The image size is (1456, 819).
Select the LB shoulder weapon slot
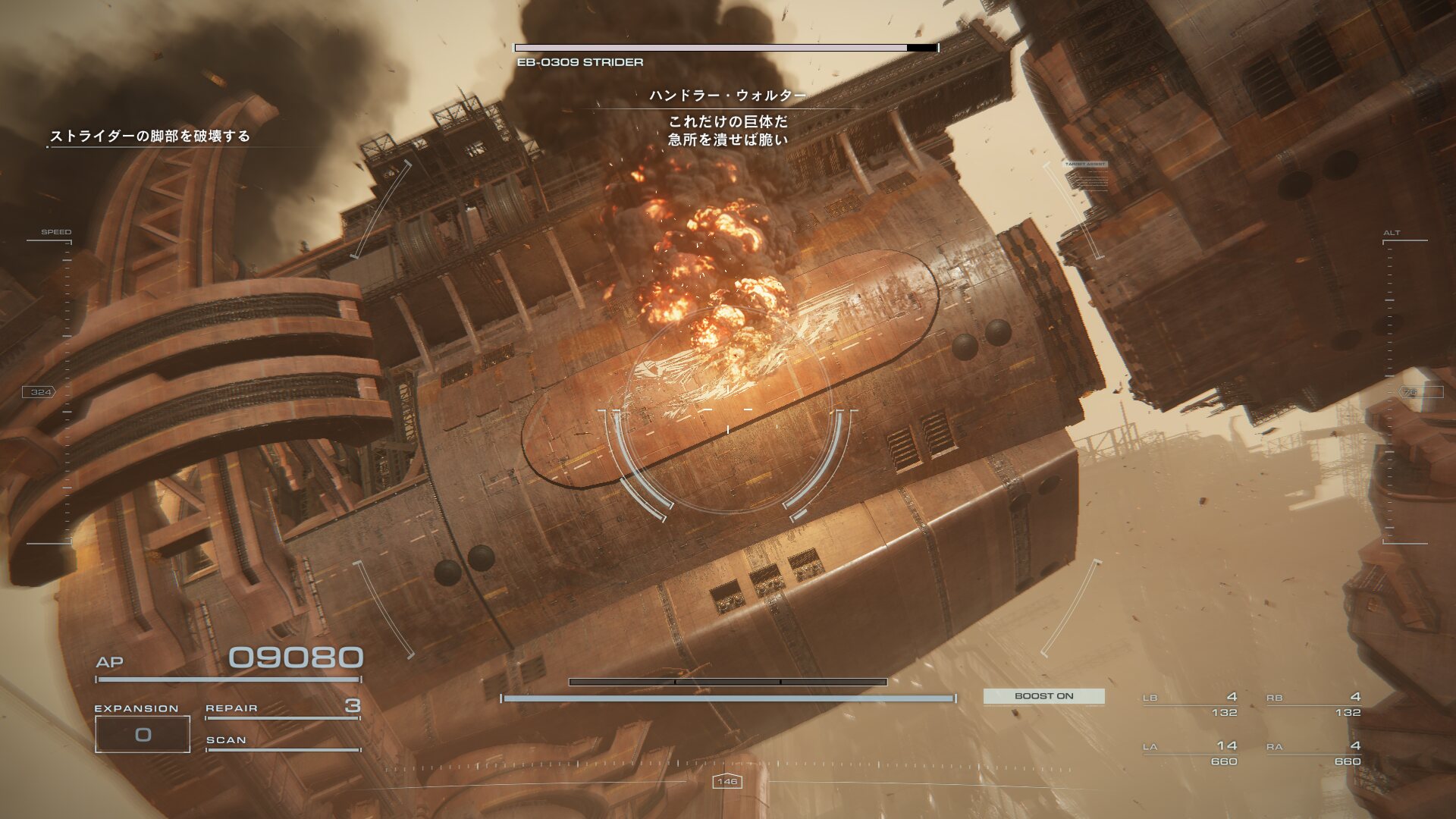(x=1191, y=704)
